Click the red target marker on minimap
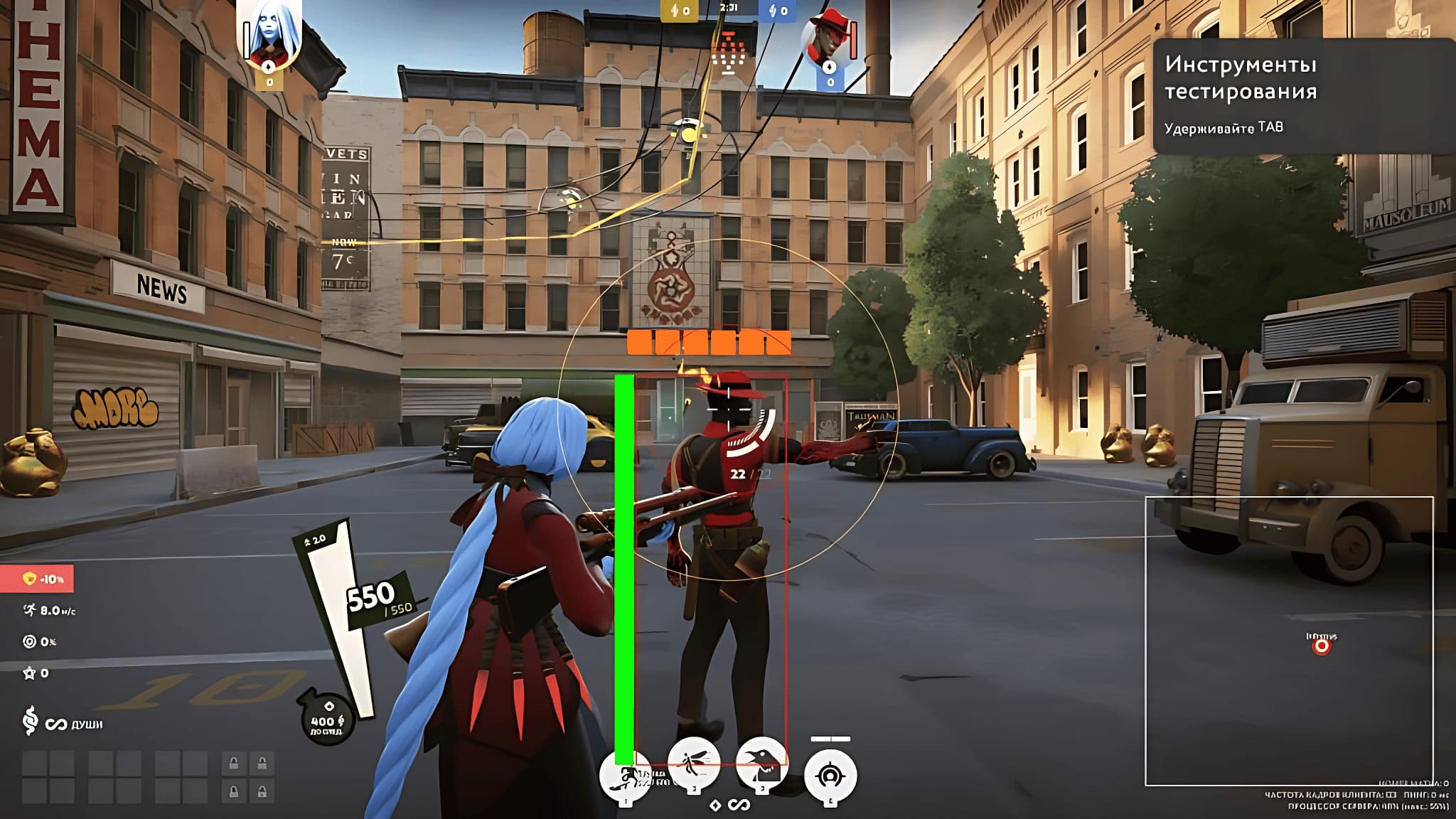 [1321, 646]
